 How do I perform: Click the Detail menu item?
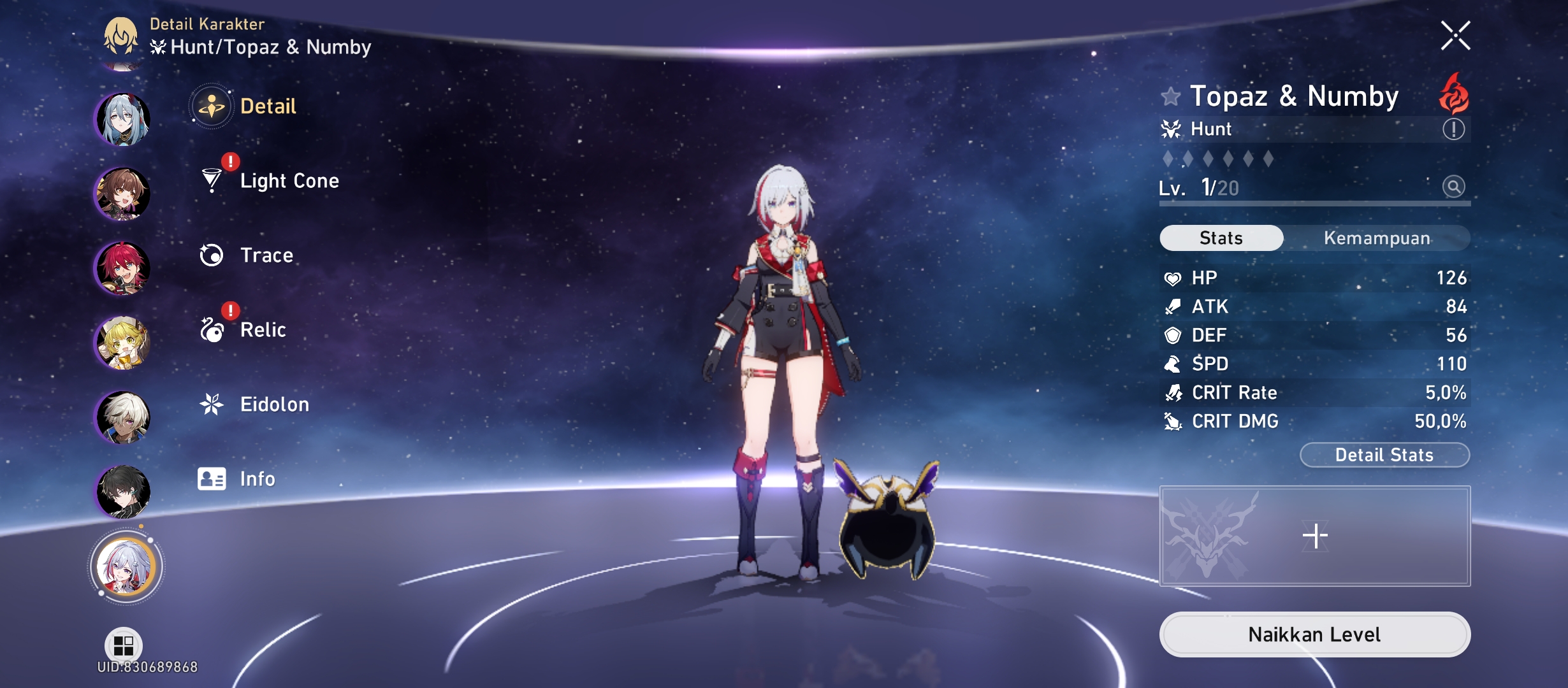270,106
